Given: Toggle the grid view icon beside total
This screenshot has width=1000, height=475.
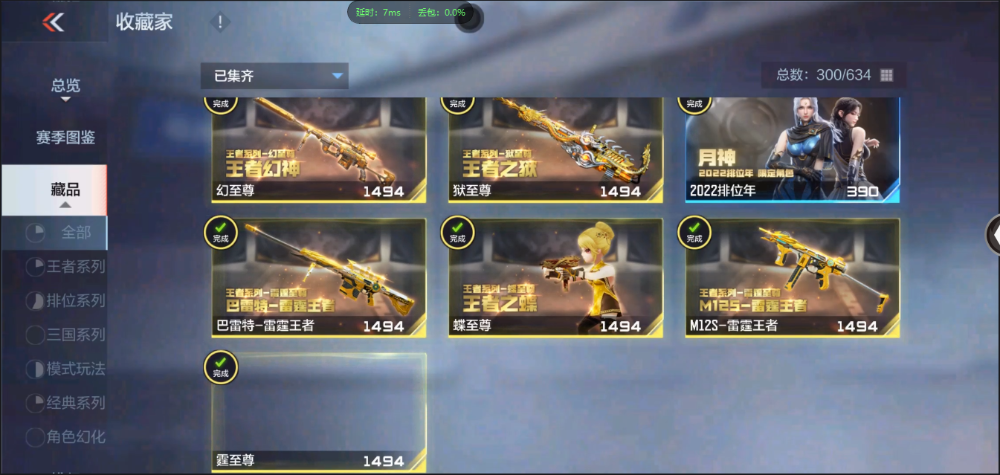Looking at the screenshot, I should click(886, 75).
